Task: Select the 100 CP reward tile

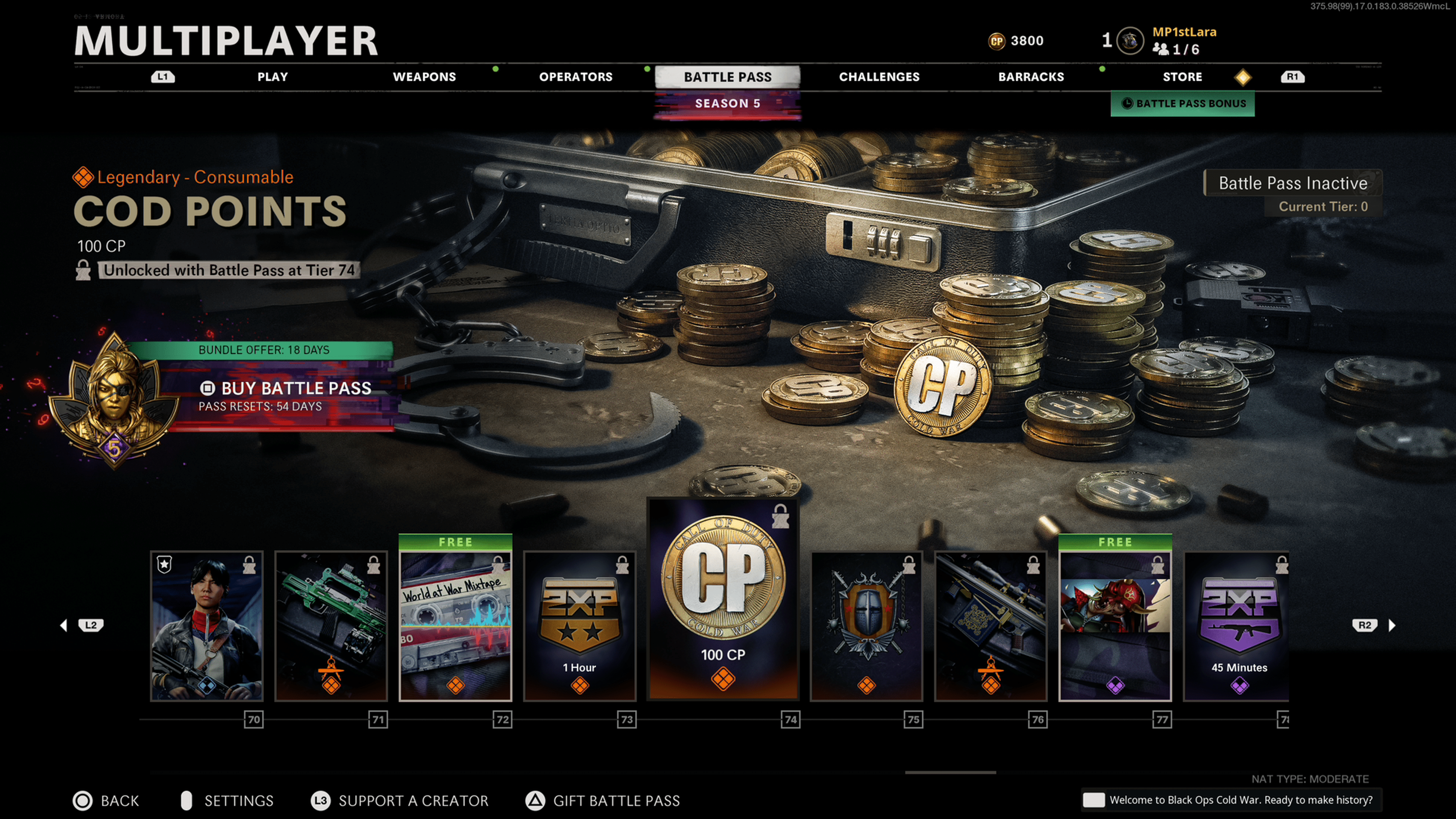Action: [723, 599]
